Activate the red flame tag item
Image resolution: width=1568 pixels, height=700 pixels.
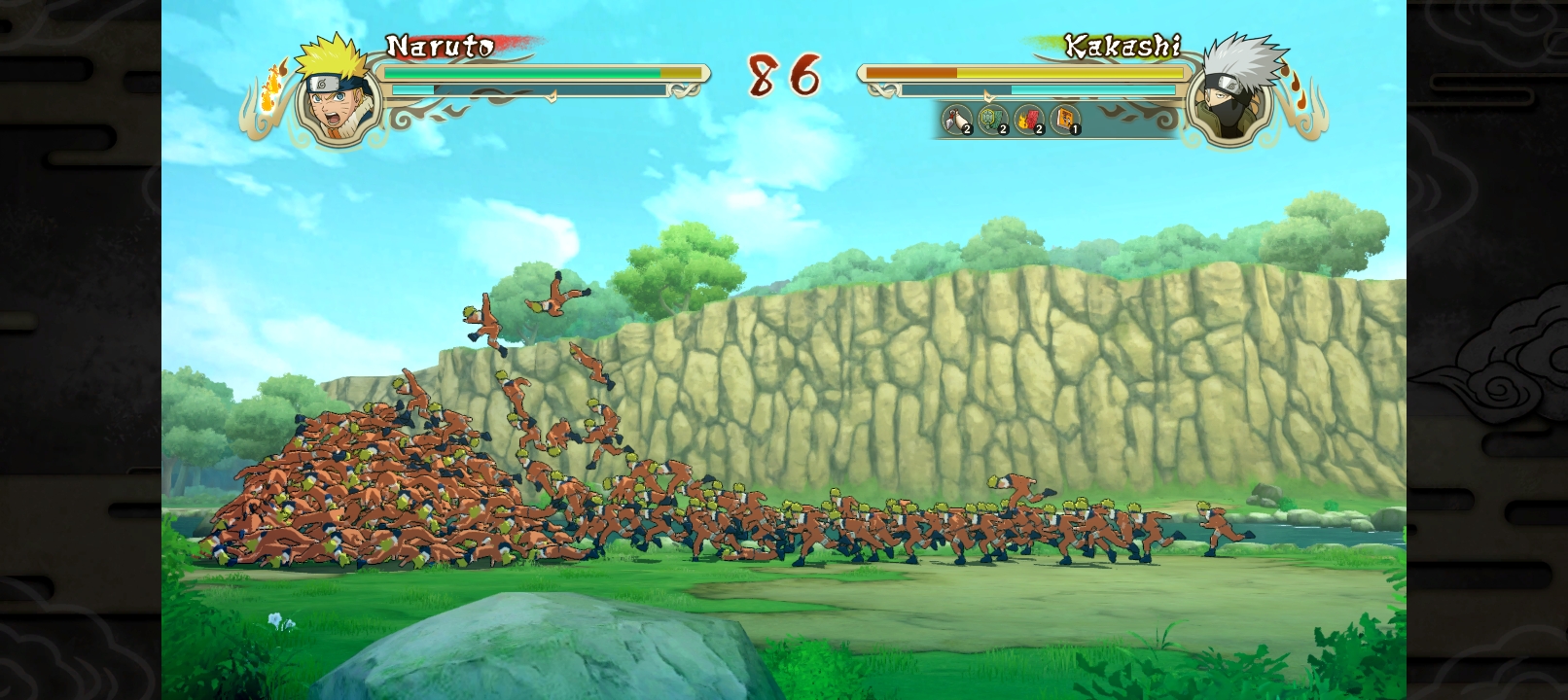tap(1029, 121)
